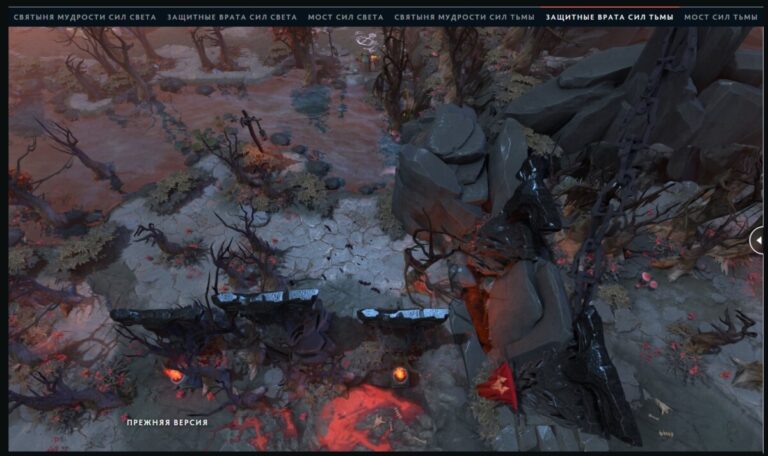768x456 pixels.
Task: Choose the Мост сил тьмы tab
Action: [x=720, y=17]
